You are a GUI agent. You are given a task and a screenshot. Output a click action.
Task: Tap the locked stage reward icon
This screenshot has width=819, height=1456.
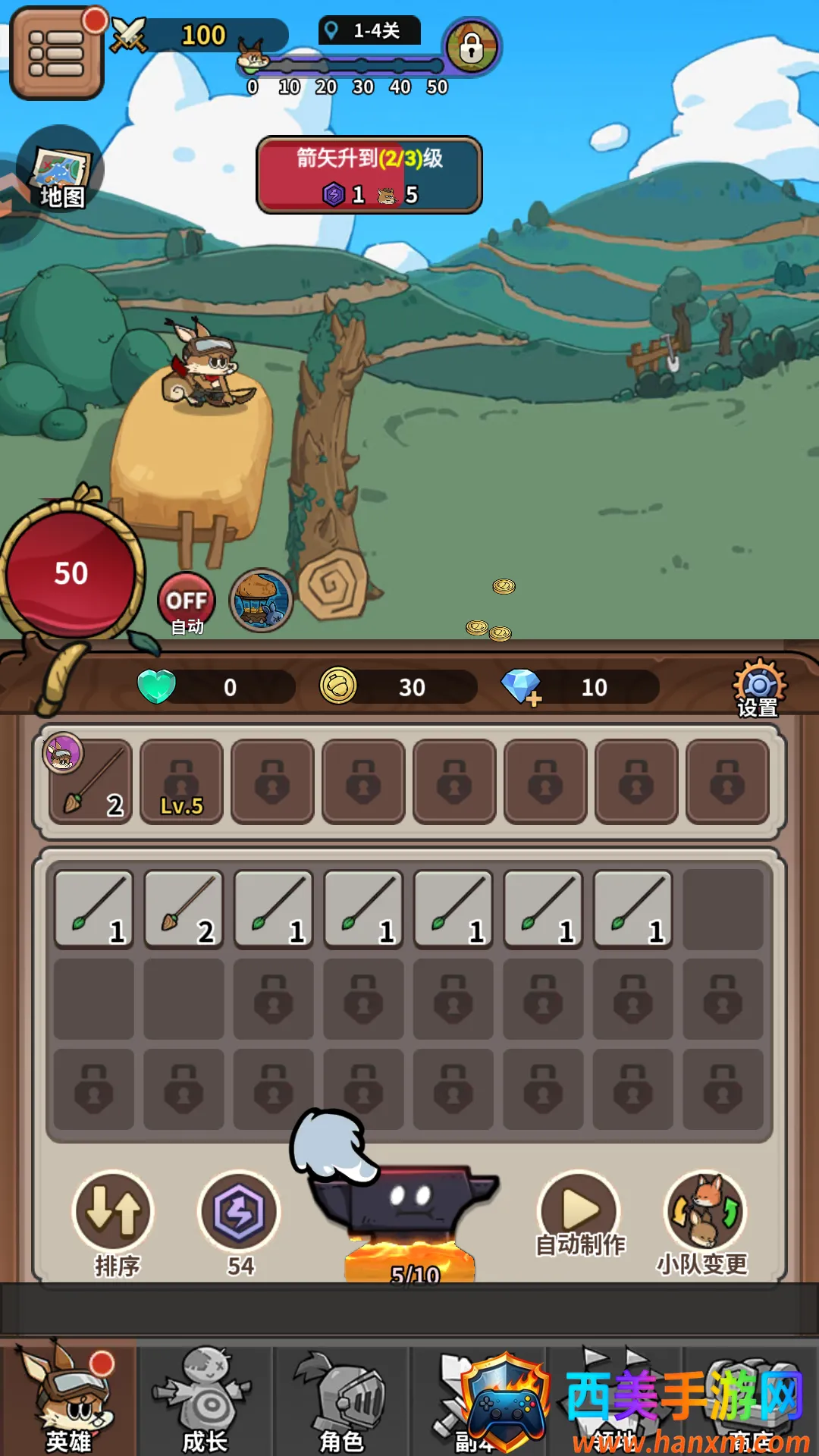coord(471,47)
